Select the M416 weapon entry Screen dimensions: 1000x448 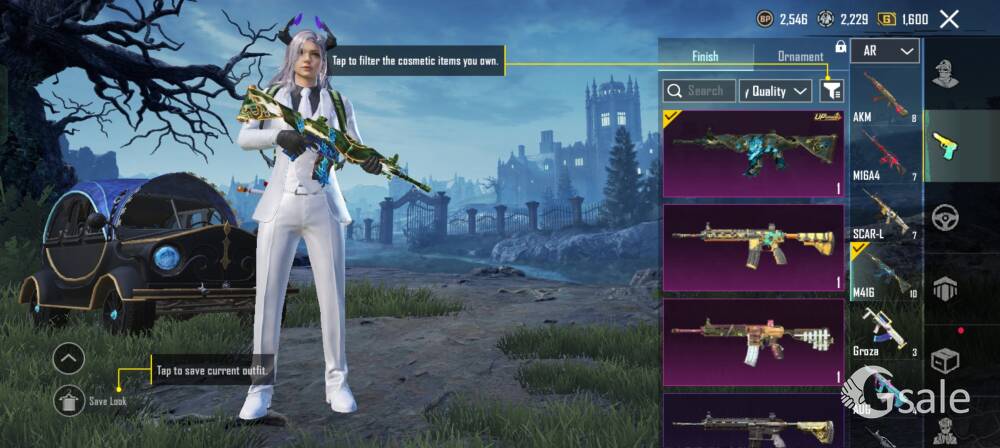[886, 270]
